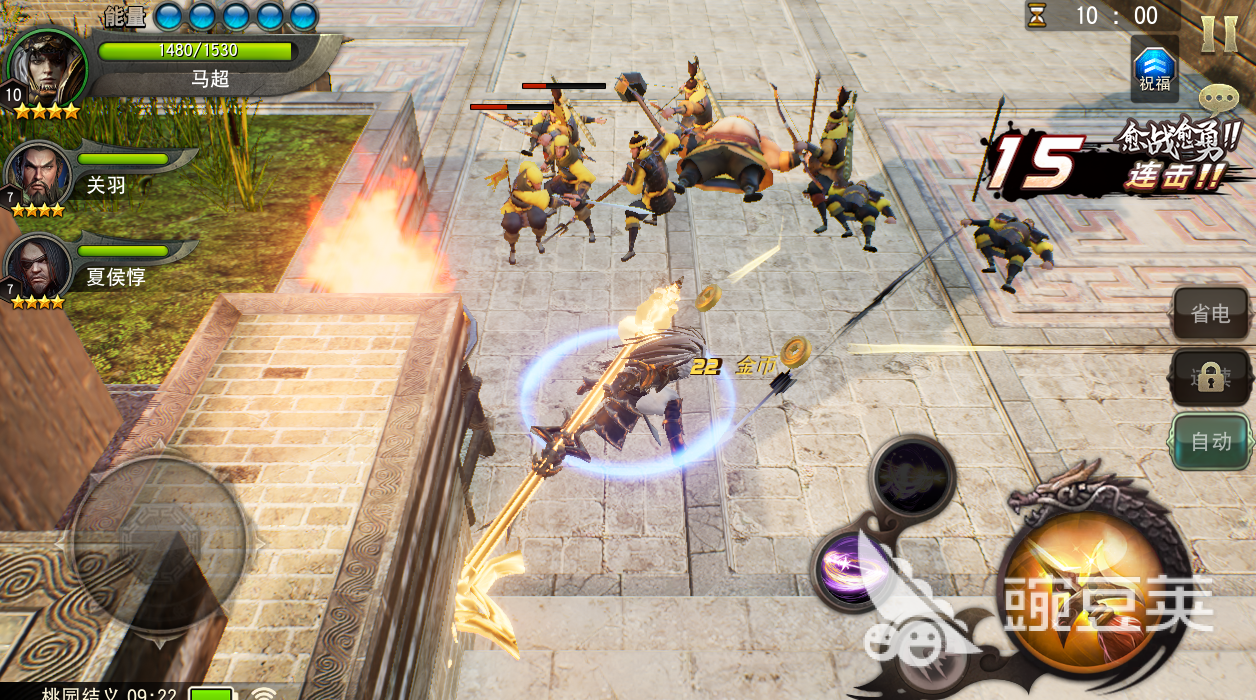1256x700 pixels.
Task: Toggle the 省电 power-saving button
Action: tap(1210, 314)
